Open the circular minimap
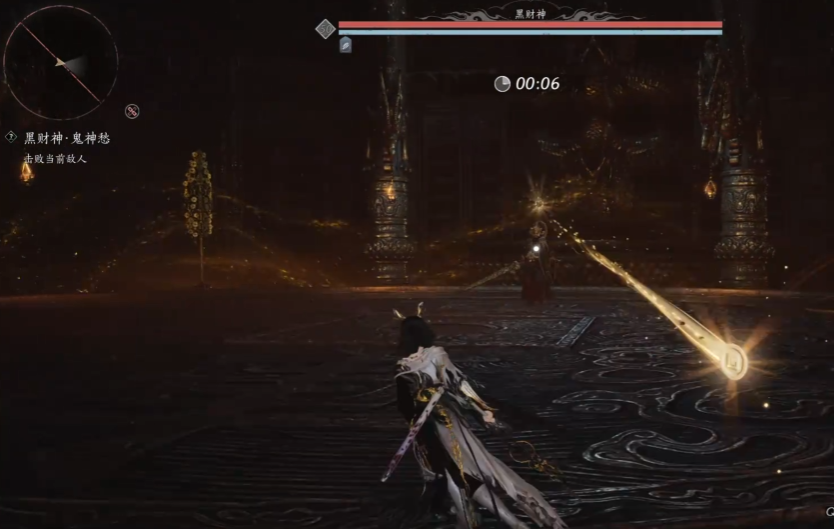 point(61,63)
